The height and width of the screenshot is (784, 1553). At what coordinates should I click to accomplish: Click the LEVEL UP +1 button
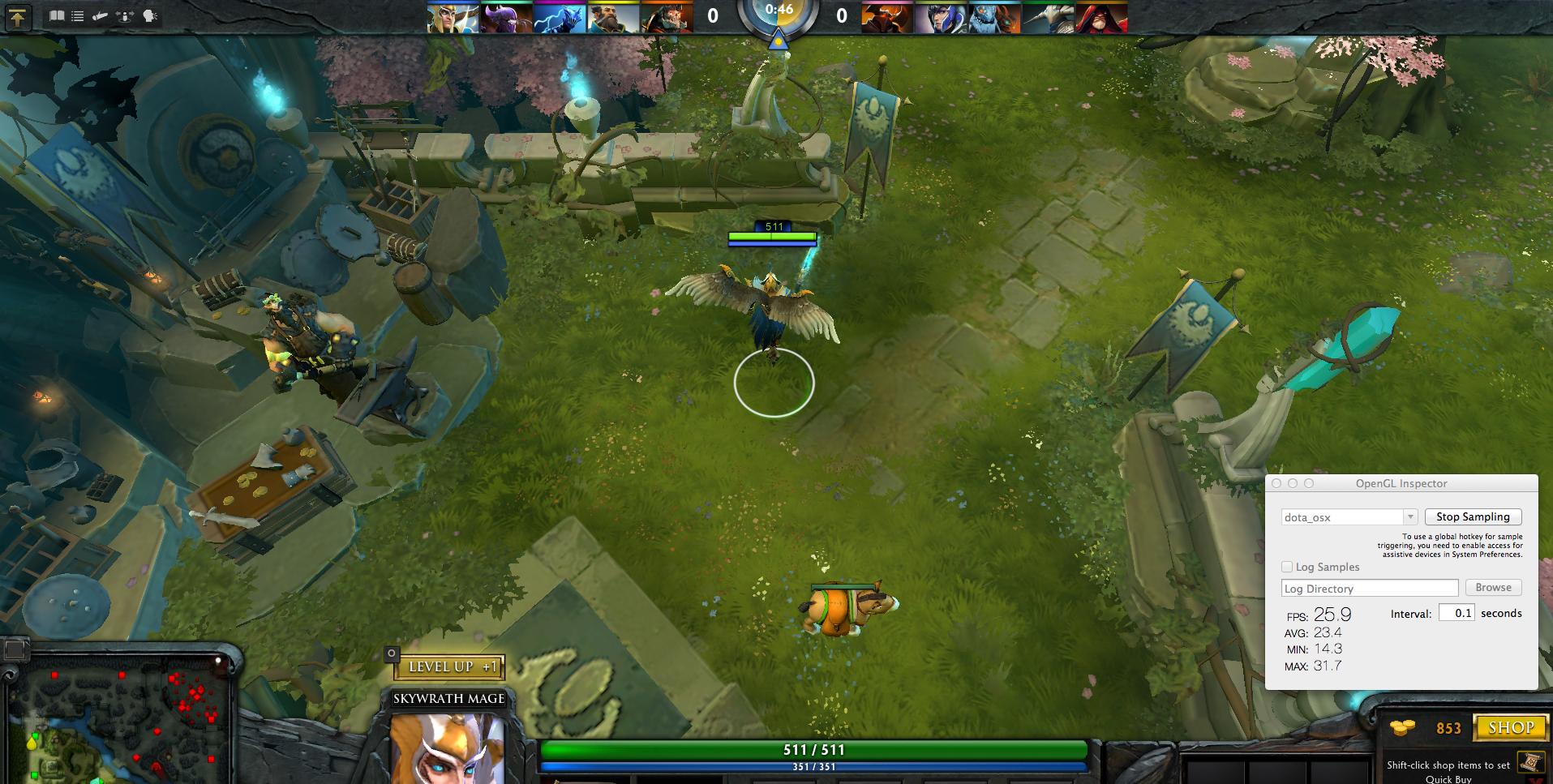449,667
